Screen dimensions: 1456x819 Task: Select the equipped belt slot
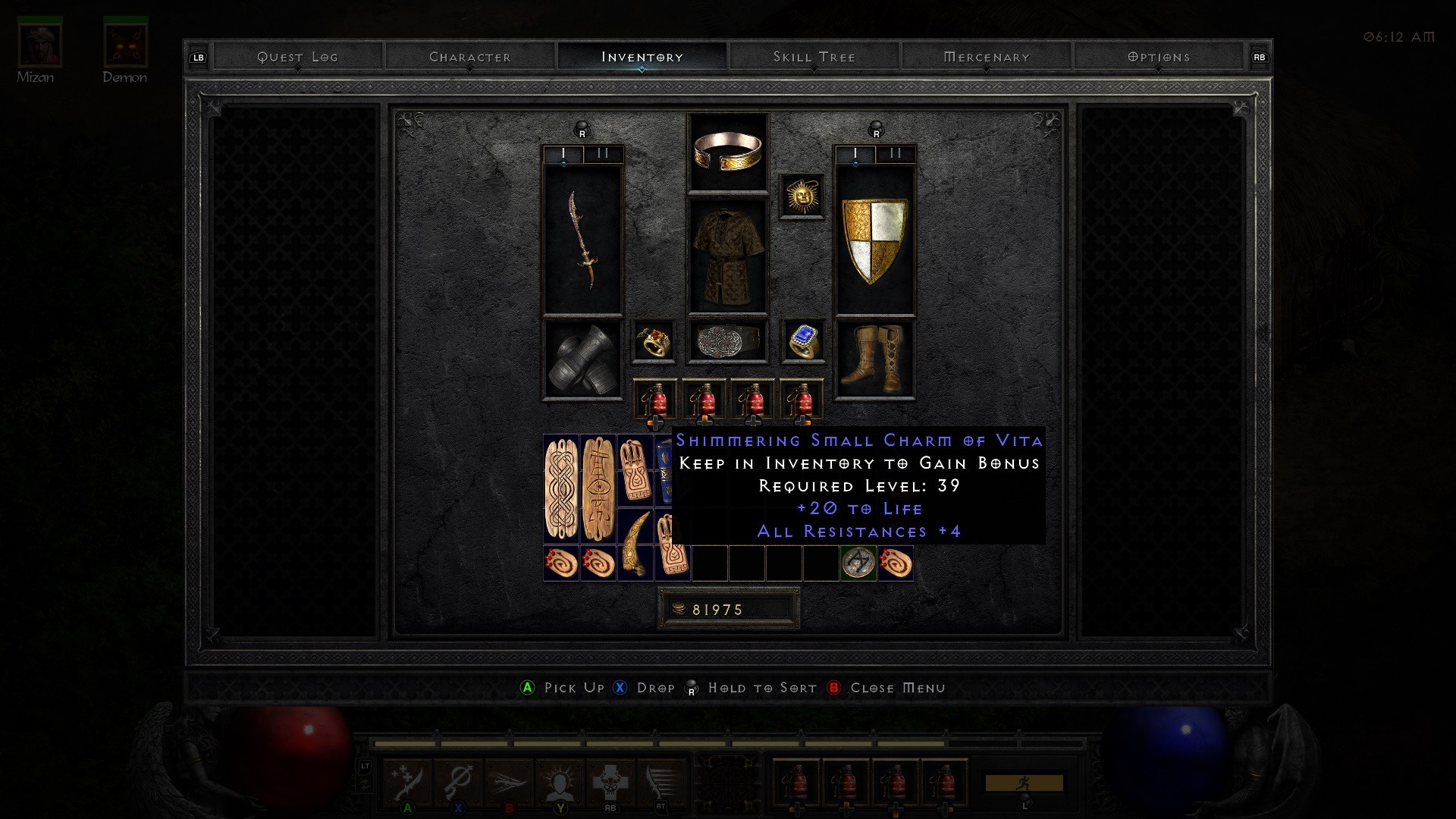(727, 340)
